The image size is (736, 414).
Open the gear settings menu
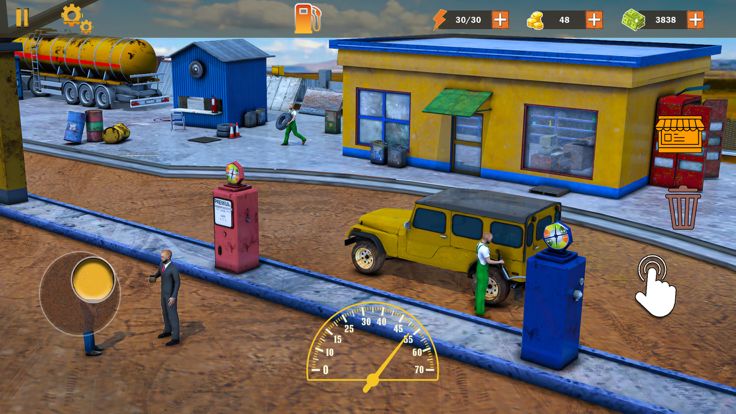[74, 17]
